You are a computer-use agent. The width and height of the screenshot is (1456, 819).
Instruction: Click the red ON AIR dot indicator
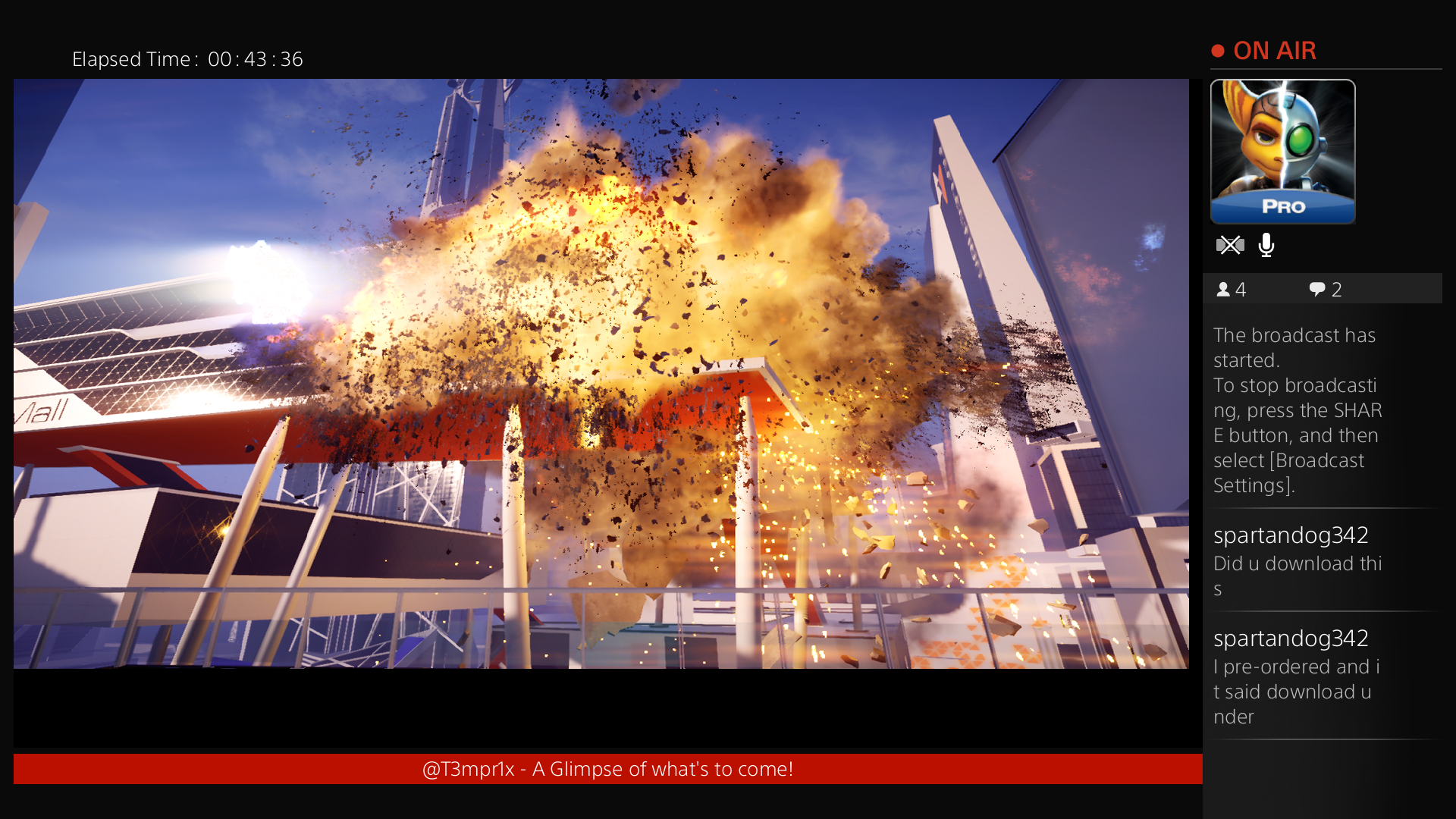(x=1218, y=50)
